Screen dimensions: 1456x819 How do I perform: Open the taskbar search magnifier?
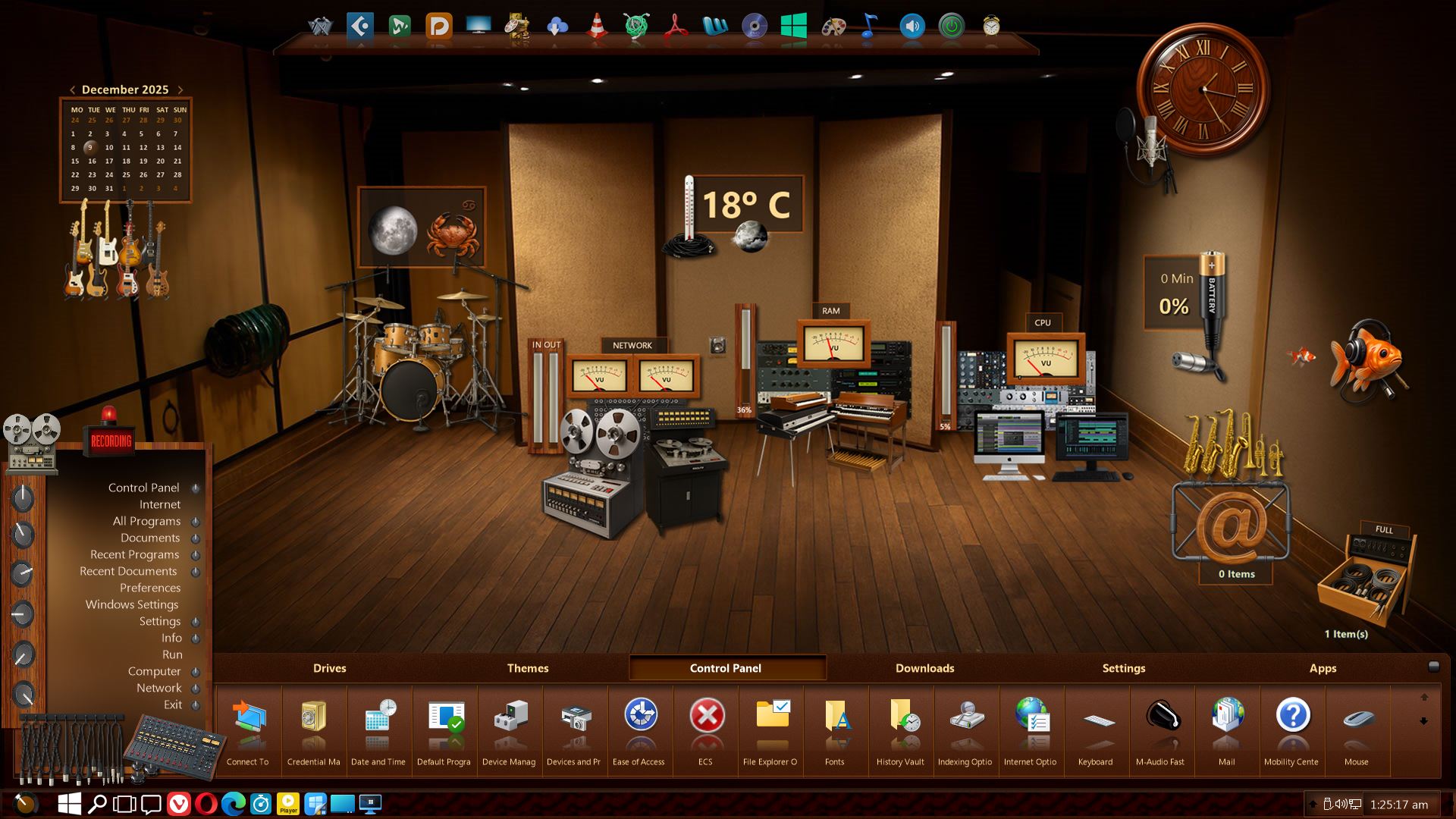coord(97,804)
